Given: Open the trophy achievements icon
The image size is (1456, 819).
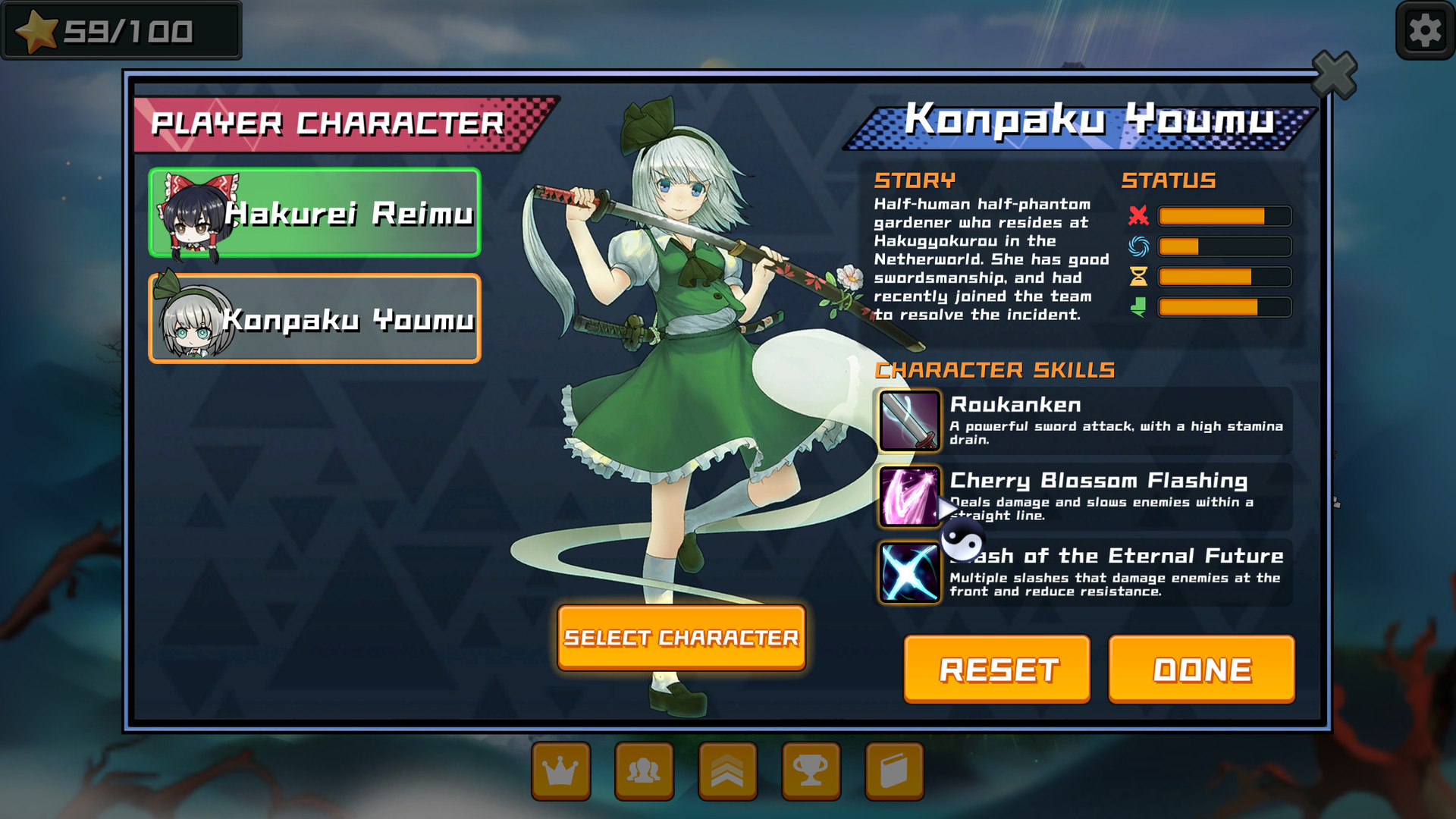Looking at the screenshot, I should (811, 770).
